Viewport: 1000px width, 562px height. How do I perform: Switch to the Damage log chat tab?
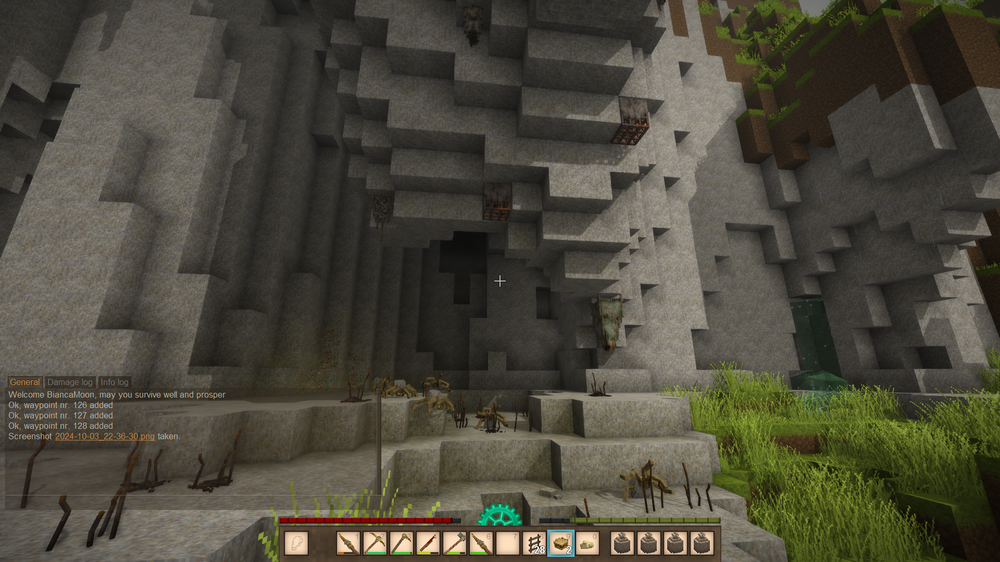point(69,382)
